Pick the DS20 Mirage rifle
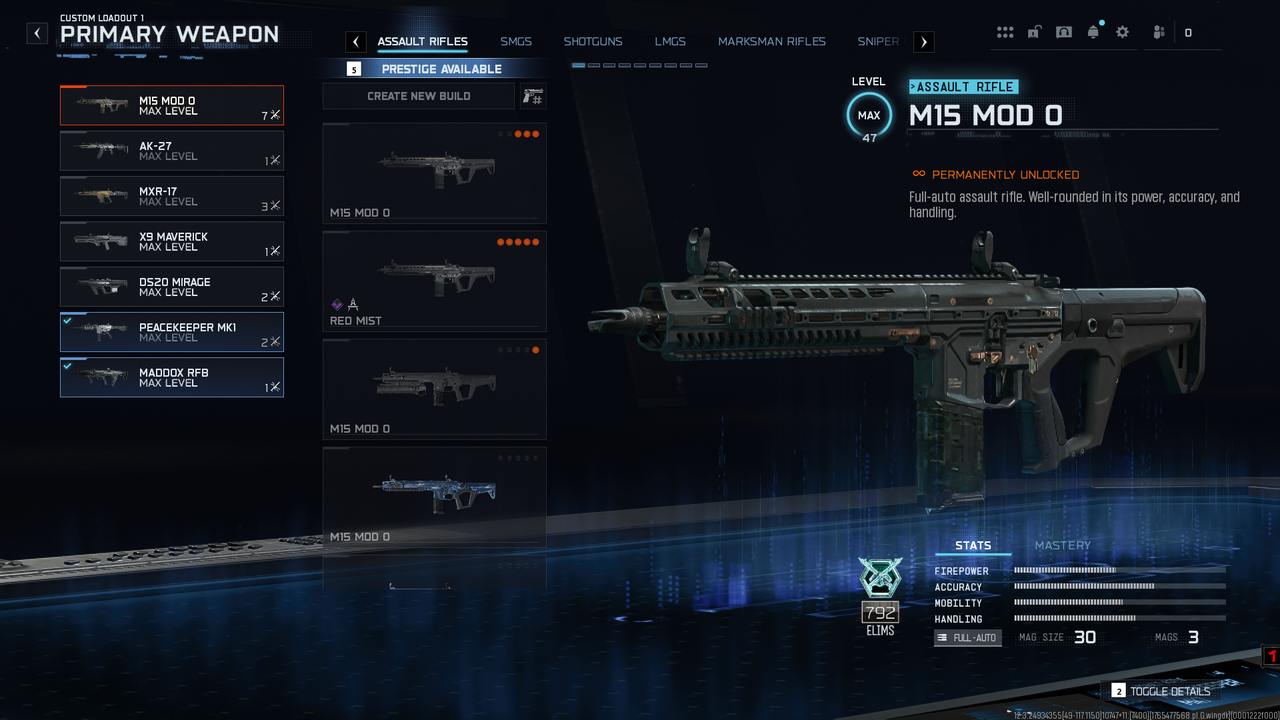 [x=172, y=287]
